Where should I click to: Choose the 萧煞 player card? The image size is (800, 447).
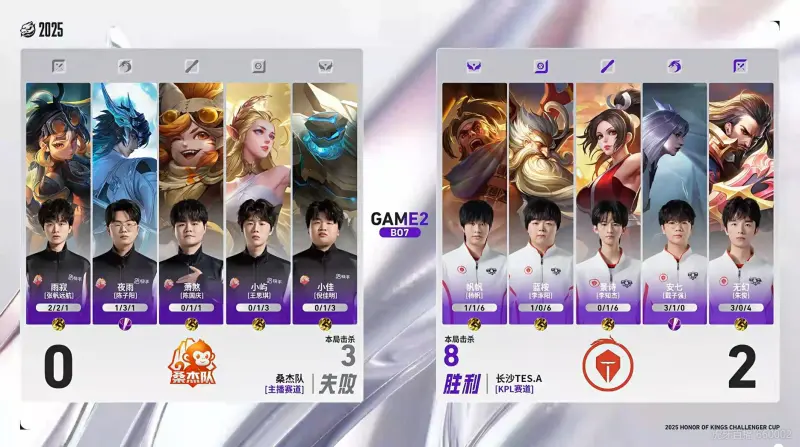[x=191, y=200]
